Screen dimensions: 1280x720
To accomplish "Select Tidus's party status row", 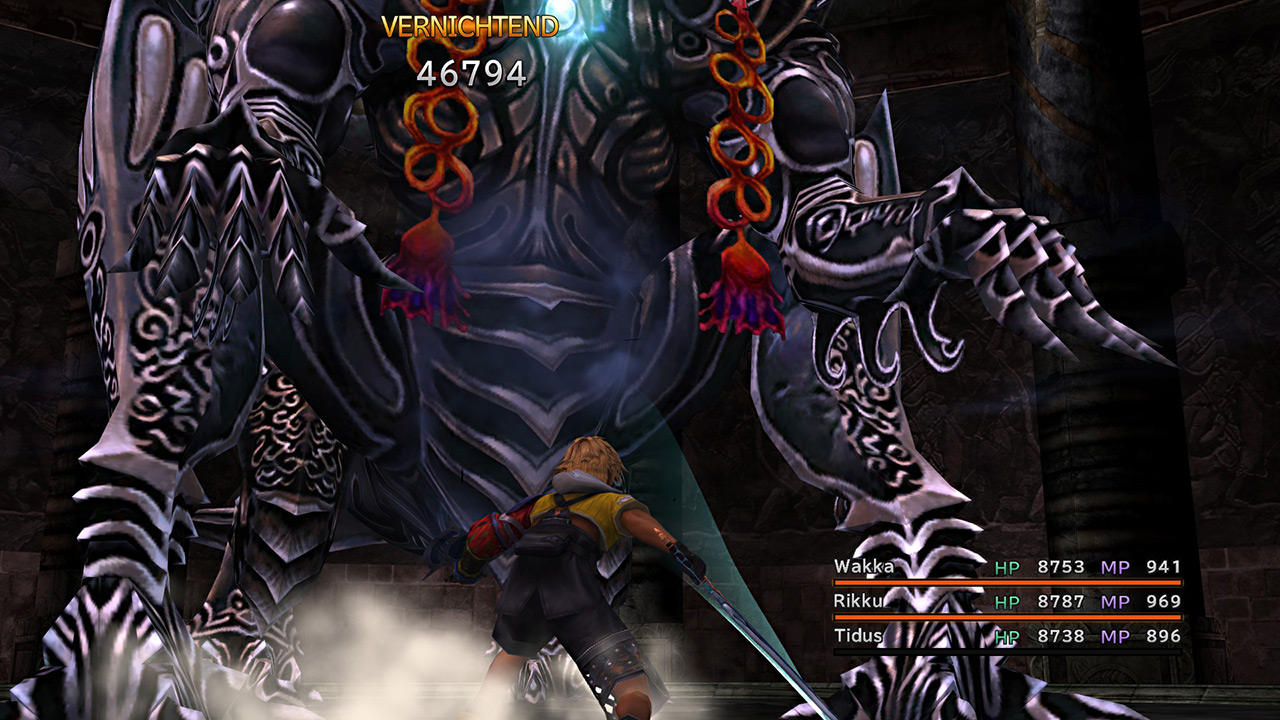I will point(1007,636).
